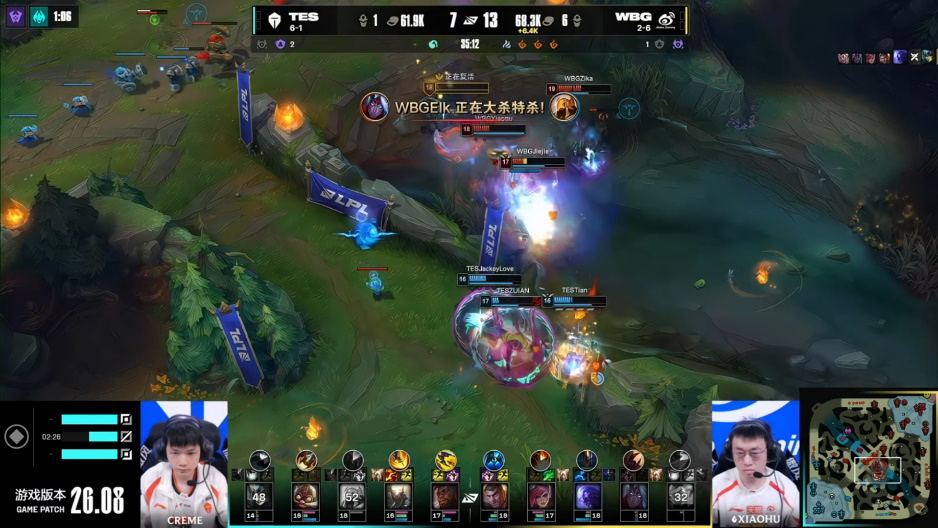Click the killer portrait in kill announcement banner
Screen dimensions: 938x528
[375, 106]
